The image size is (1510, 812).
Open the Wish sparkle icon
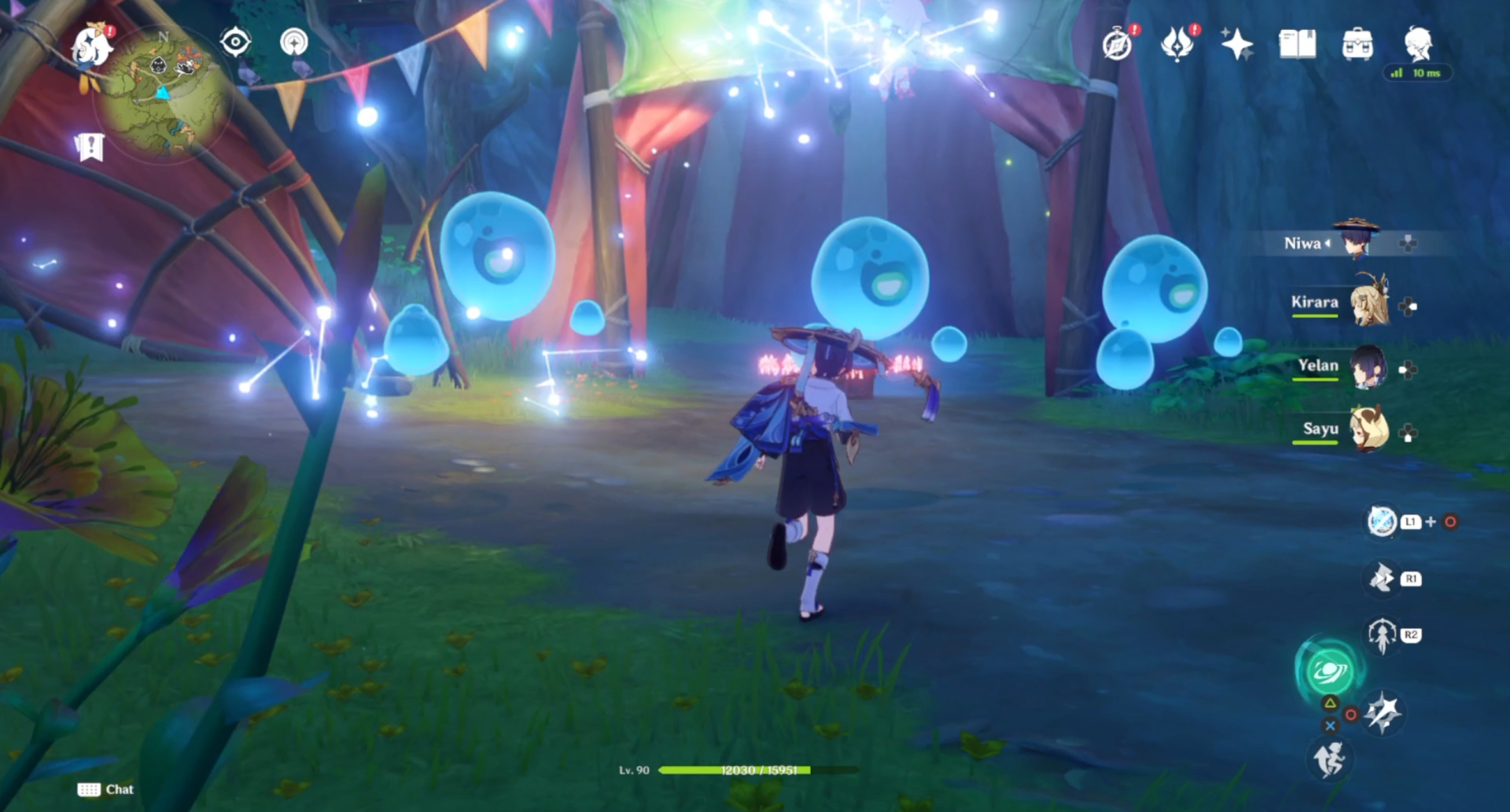click(1238, 45)
